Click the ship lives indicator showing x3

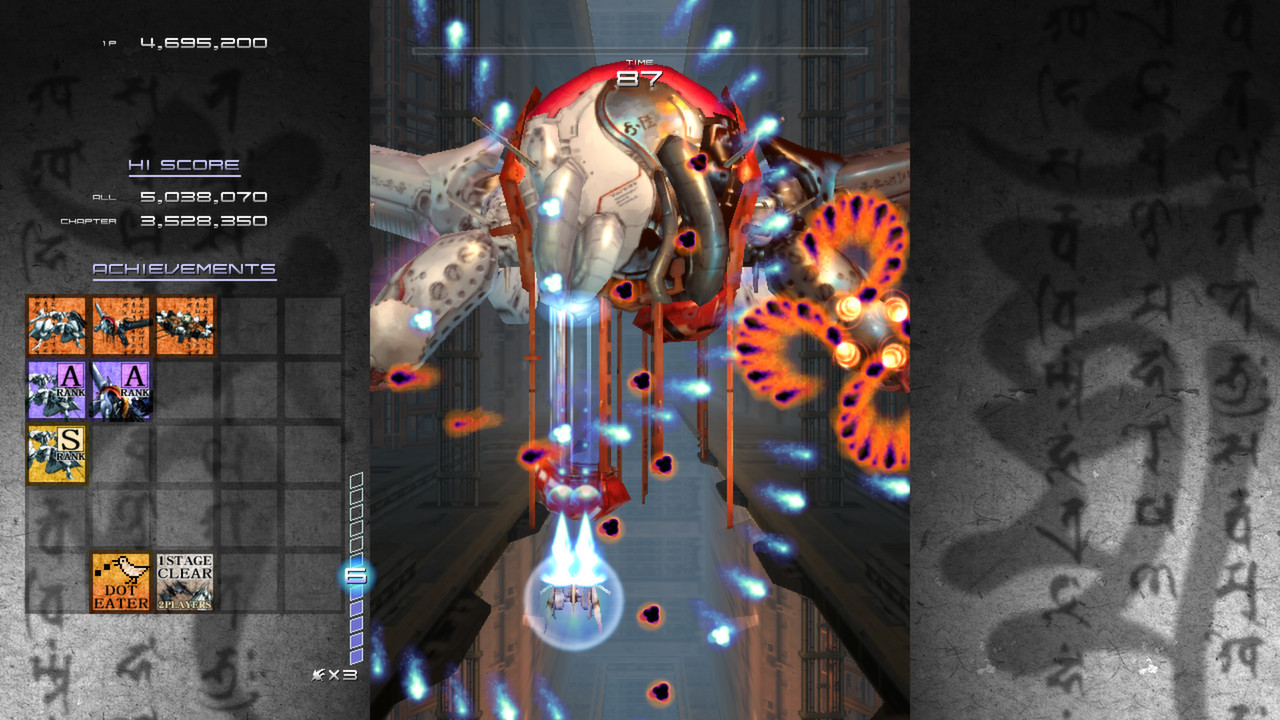333,676
